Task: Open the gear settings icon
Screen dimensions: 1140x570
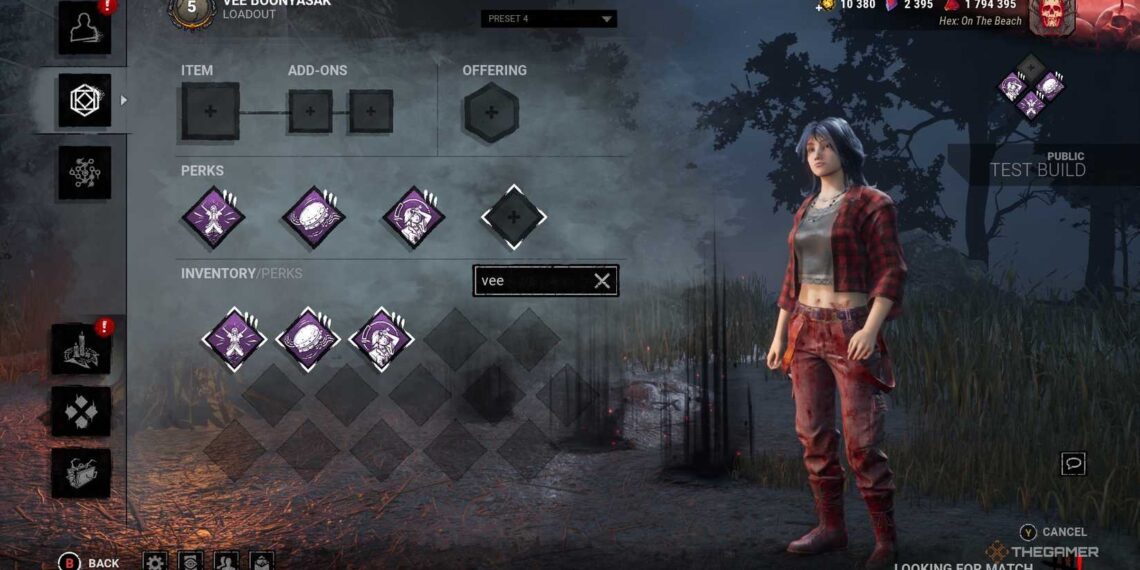Action: point(155,561)
